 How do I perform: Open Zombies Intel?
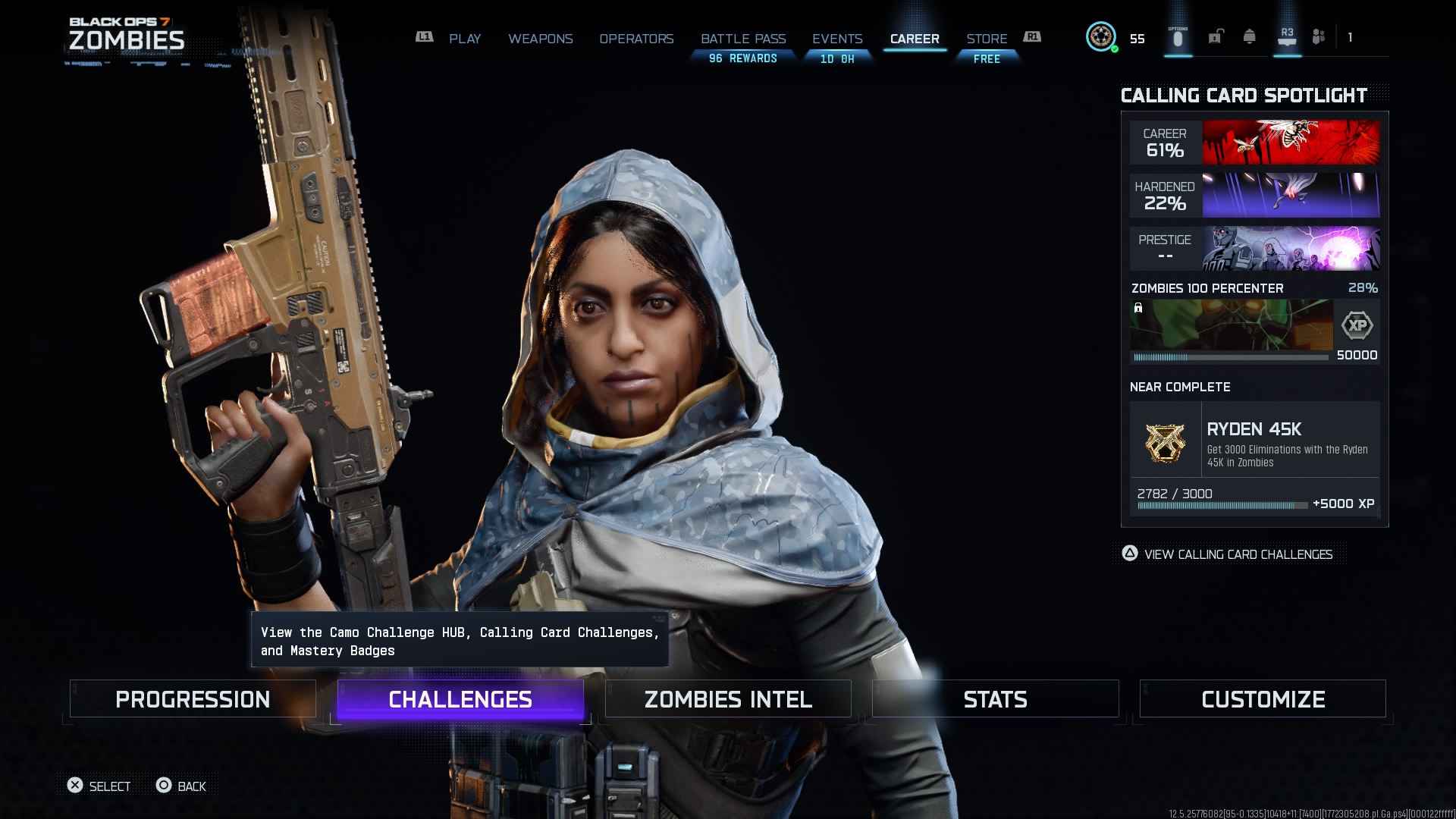pos(728,698)
